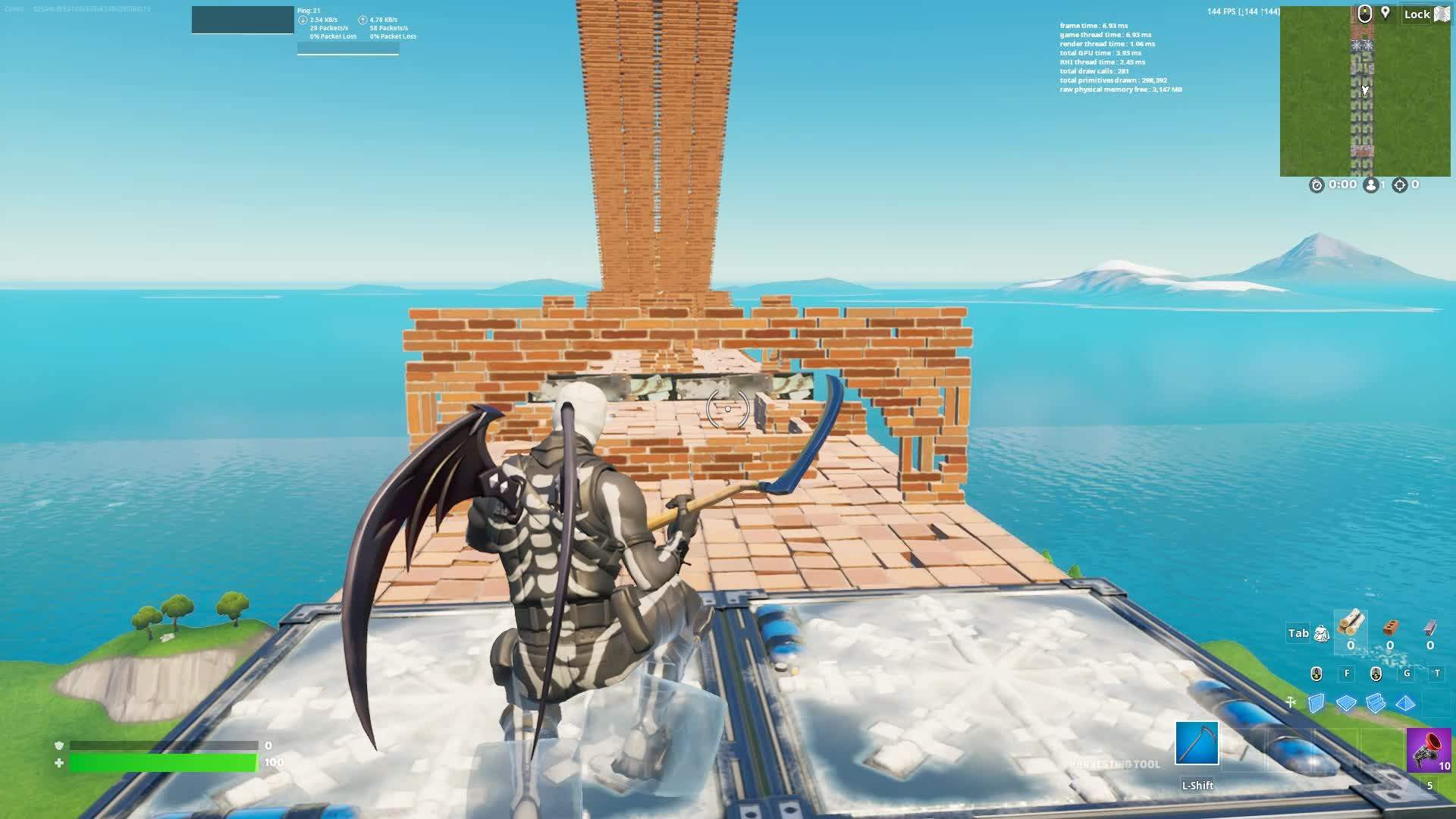Image resolution: width=1456 pixels, height=819 pixels.
Task: Click the eliminations crosshair icon below the minimap
Action: (x=1400, y=184)
